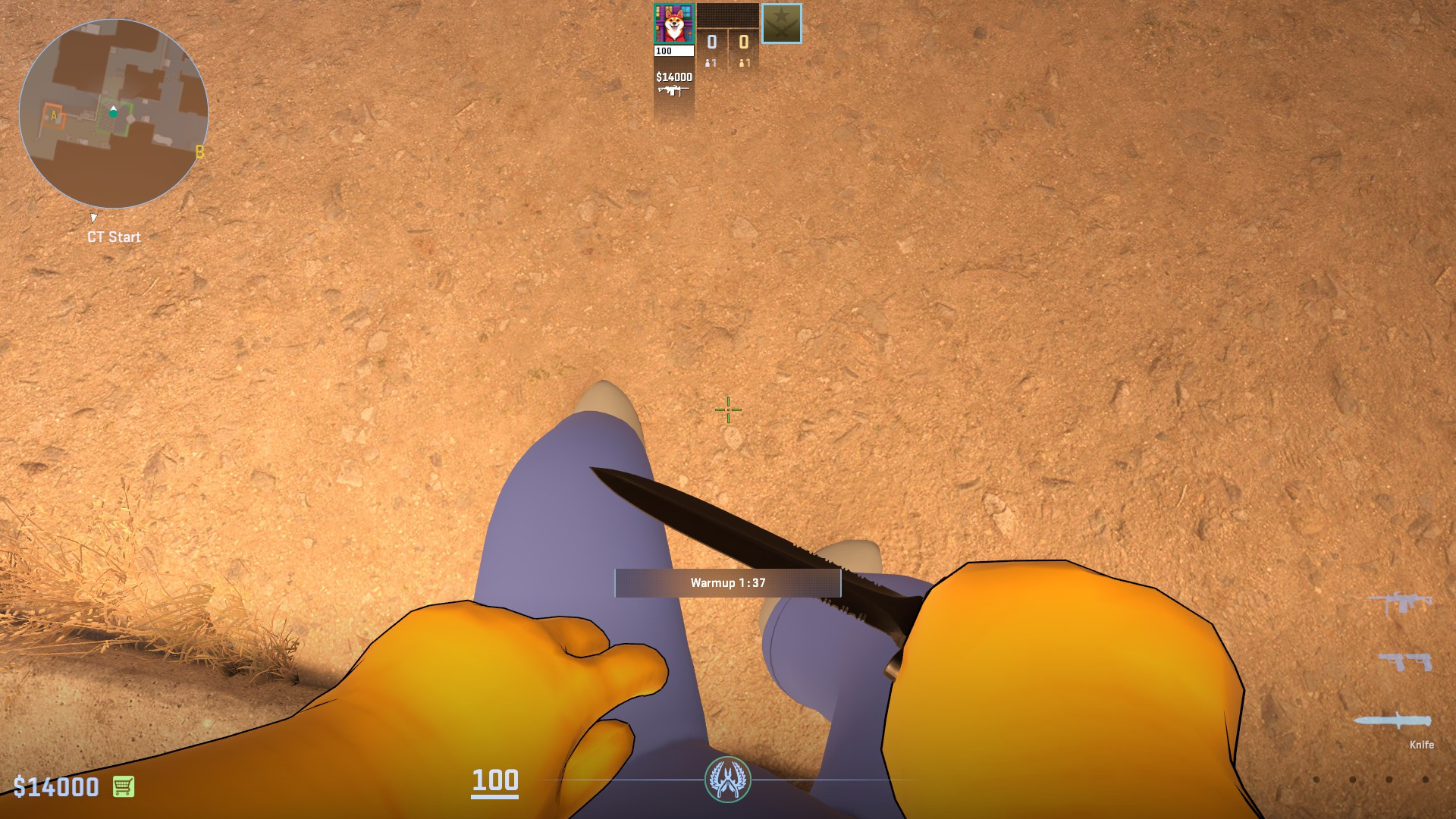Click the CT score of 0

[711, 42]
